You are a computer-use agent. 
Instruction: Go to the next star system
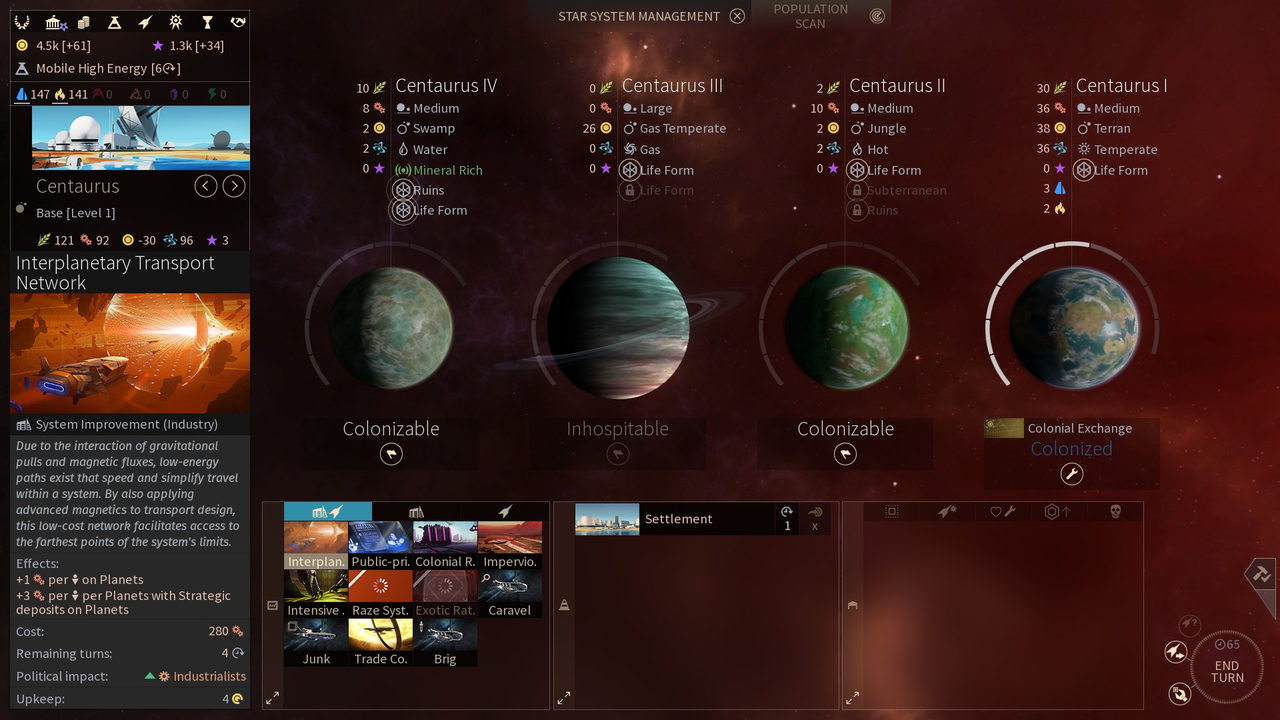point(234,186)
